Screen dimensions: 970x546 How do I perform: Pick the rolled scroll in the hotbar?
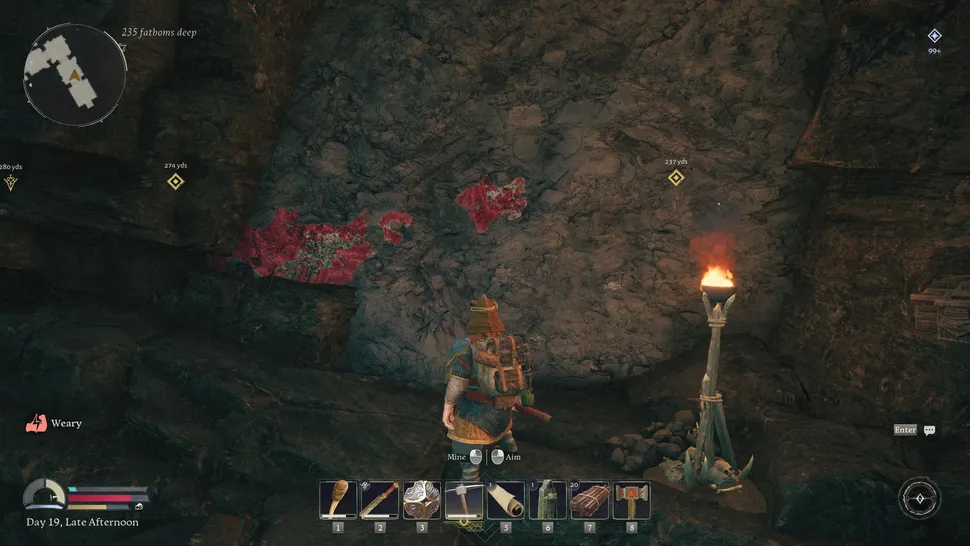(506, 500)
